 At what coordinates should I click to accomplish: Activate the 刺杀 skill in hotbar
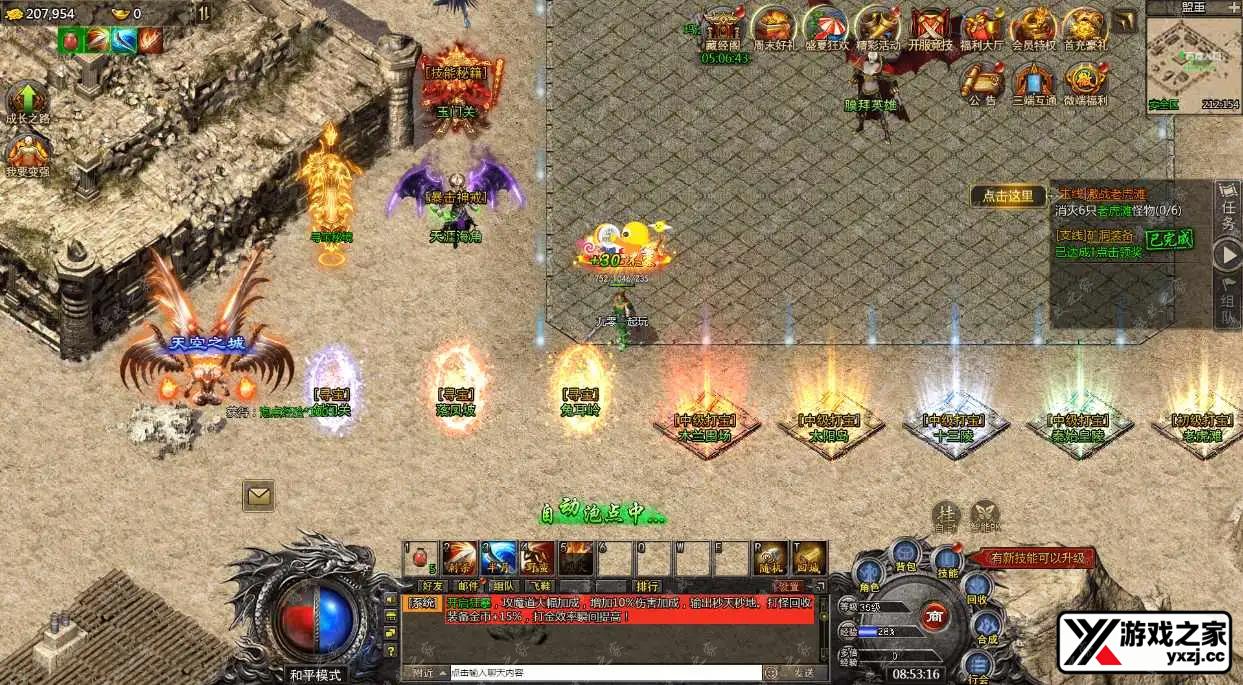tap(460, 558)
